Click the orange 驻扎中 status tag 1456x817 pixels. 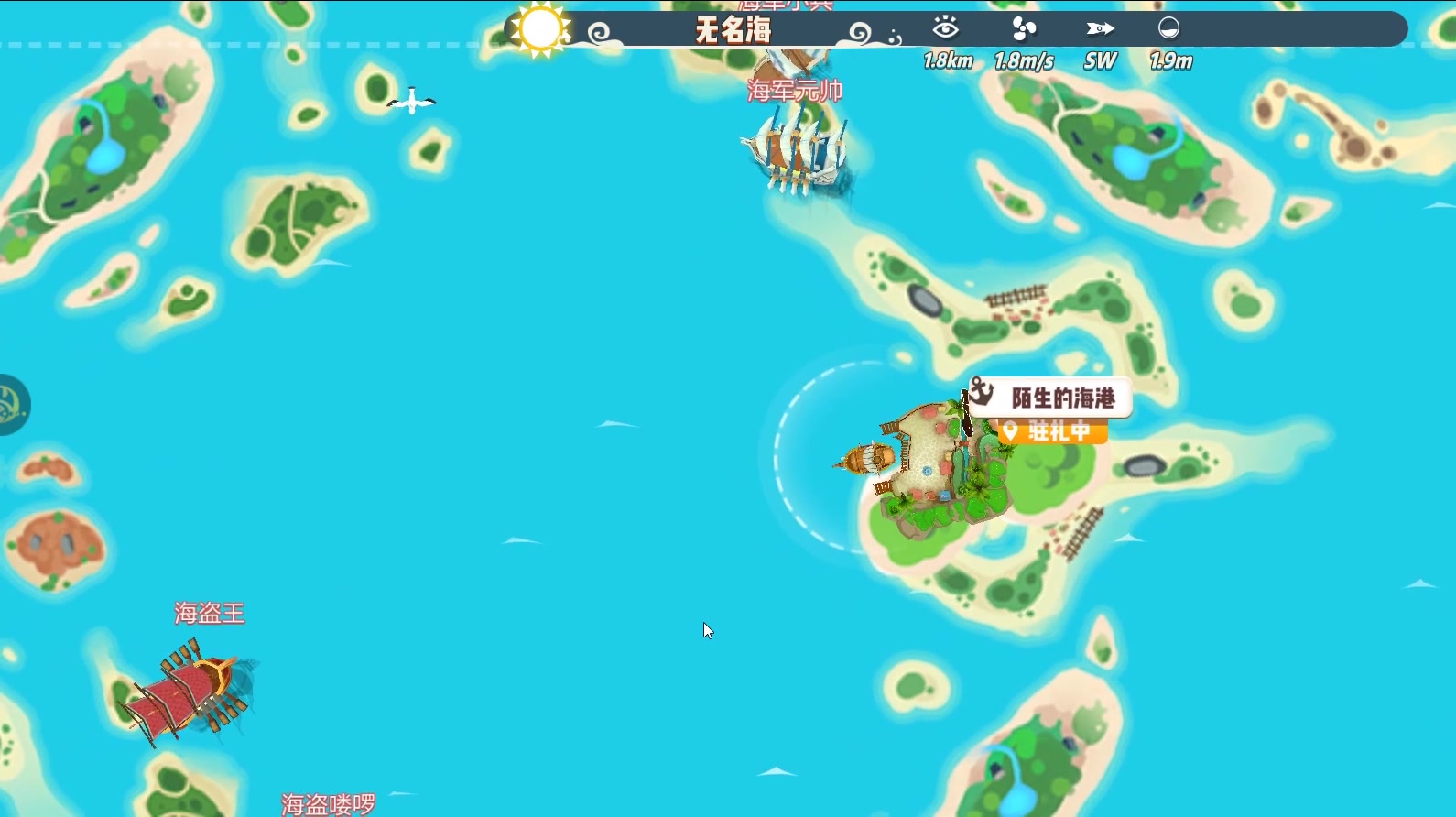coord(1053,431)
